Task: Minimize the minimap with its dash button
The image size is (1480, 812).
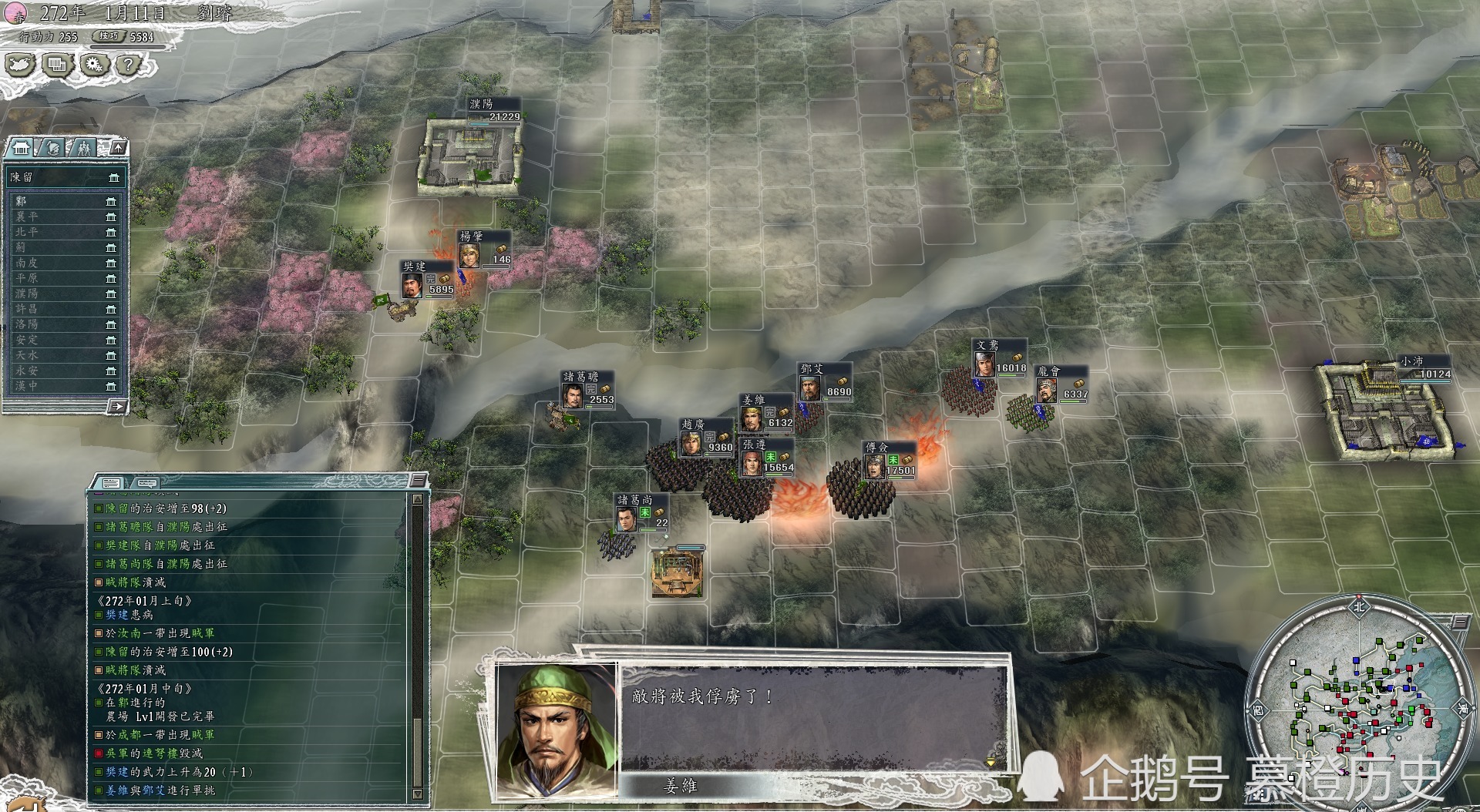Action: tap(1461, 621)
